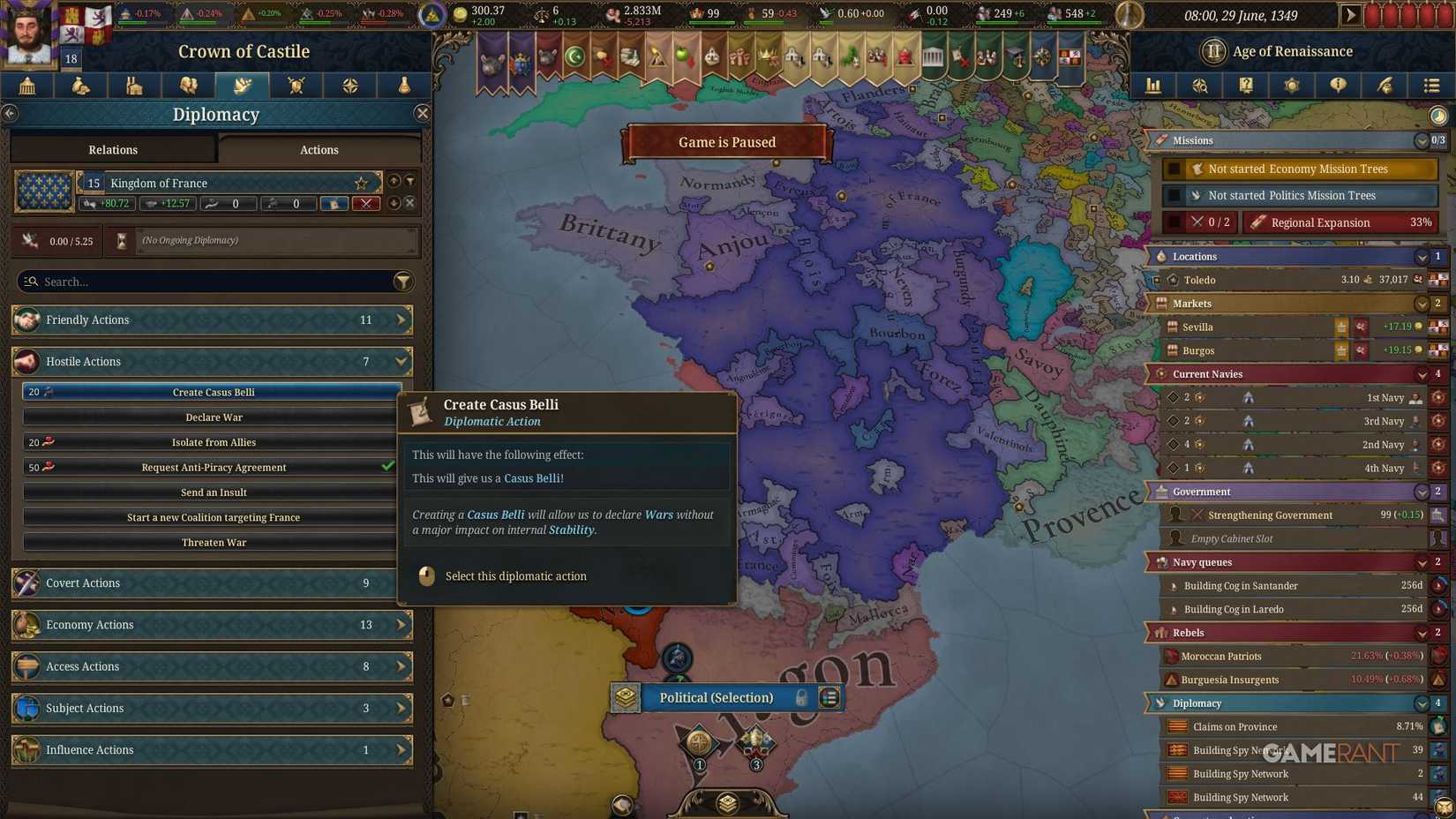Open the Military panel icon
Viewport: 1456px width, 819px height.
click(x=296, y=86)
